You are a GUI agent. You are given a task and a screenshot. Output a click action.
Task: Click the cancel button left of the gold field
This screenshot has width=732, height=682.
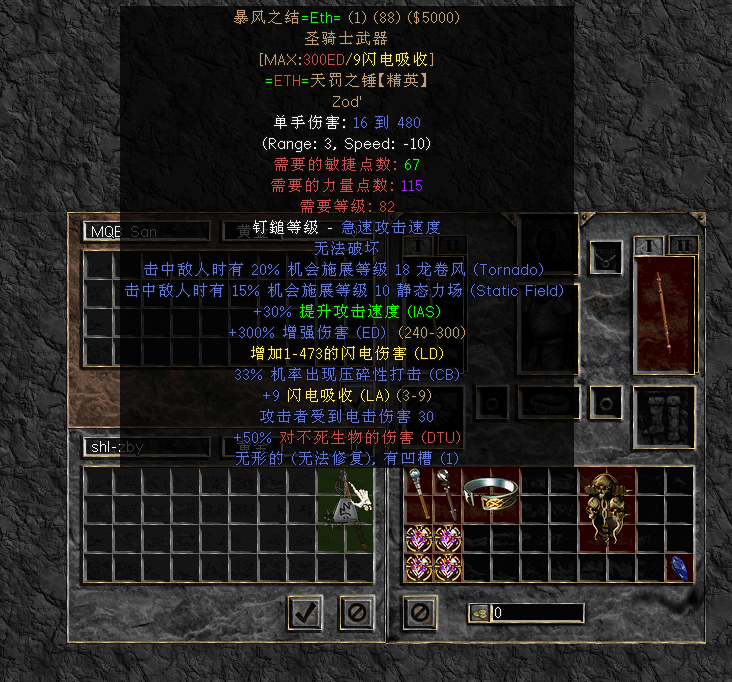pyautogui.click(x=420, y=611)
